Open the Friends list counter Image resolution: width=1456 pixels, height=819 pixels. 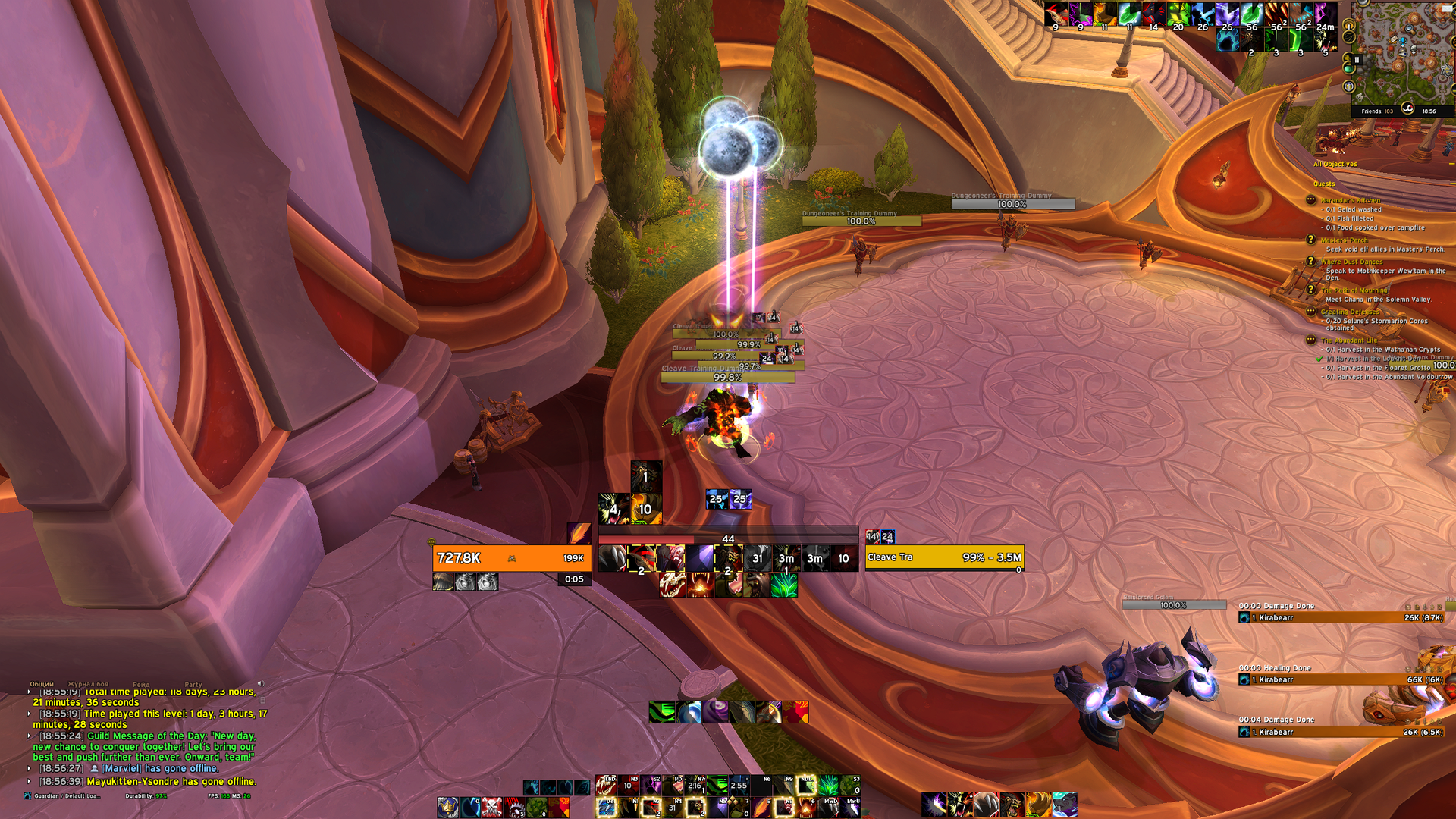(1376, 111)
